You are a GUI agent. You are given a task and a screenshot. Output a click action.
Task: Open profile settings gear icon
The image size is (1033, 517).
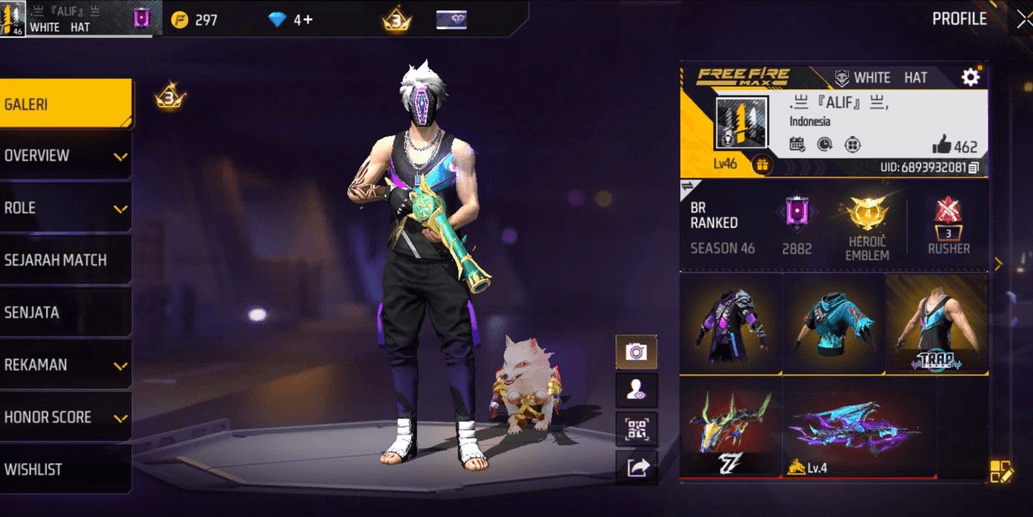970,77
